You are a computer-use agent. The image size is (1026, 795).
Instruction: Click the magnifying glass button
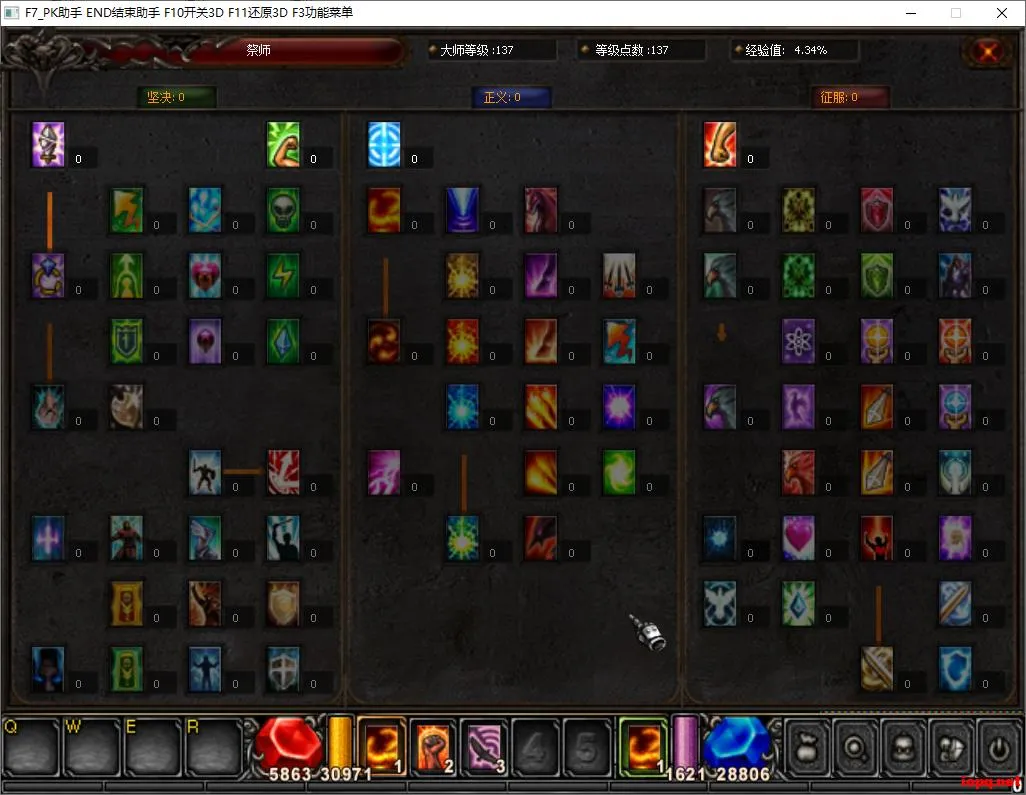point(856,746)
